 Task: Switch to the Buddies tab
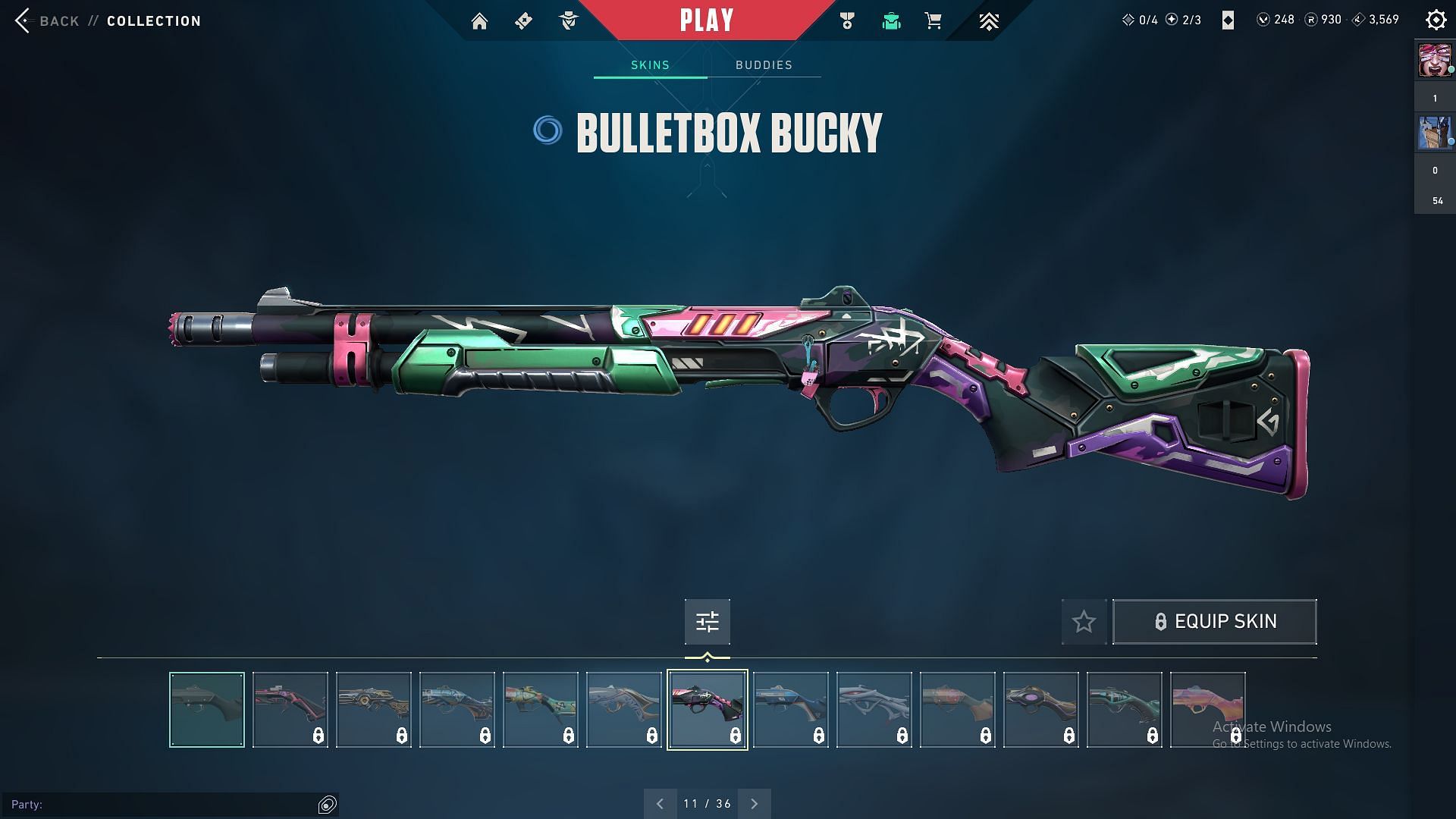764,65
